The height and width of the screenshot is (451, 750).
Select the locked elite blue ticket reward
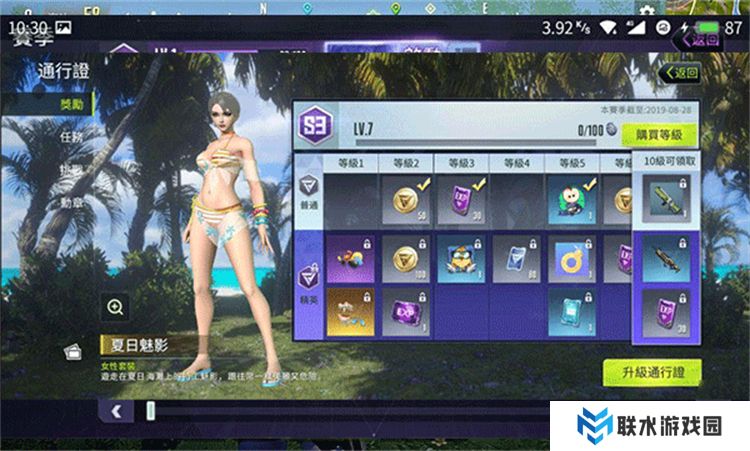tap(516, 258)
